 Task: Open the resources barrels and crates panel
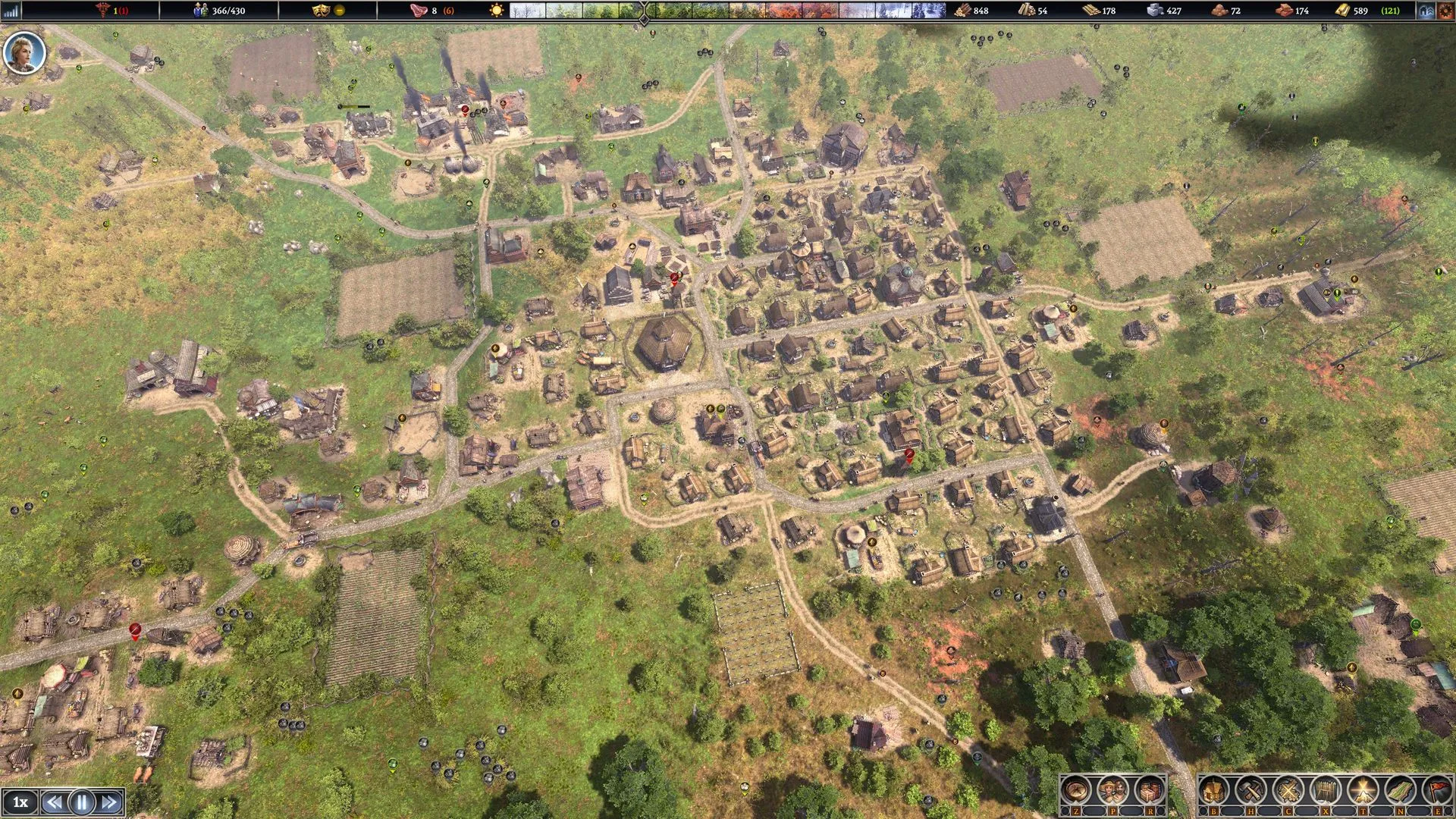click(1149, 790)
